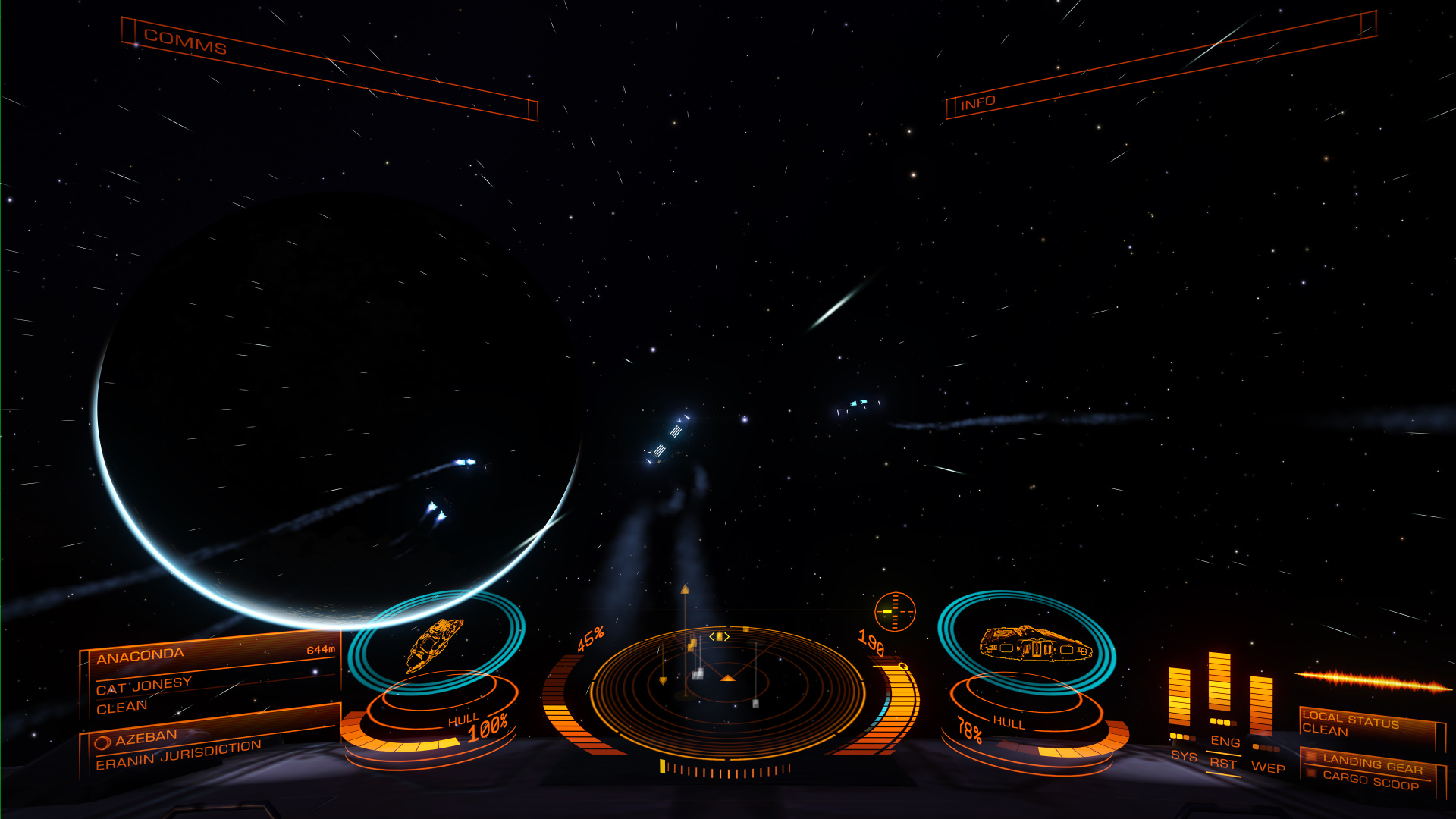Click the Local Status Clean panel
This screenshot has height=819, width=1456.
tap(1371, 725)
